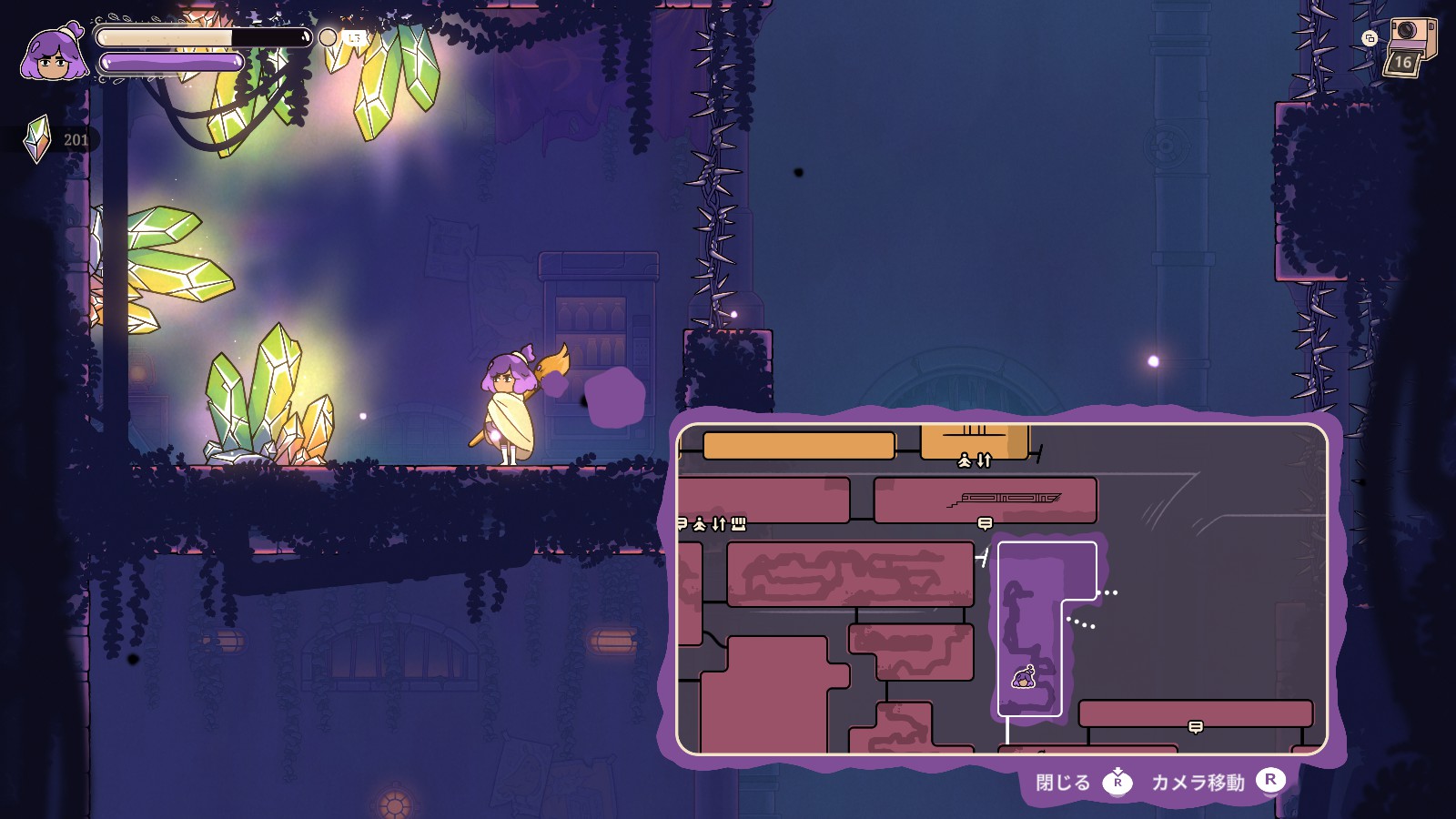Select the speech bubble marker on the long bottom-right room
This screenshot has height=819, width=1456.
pyautogui.click(x=1196, y=726)
